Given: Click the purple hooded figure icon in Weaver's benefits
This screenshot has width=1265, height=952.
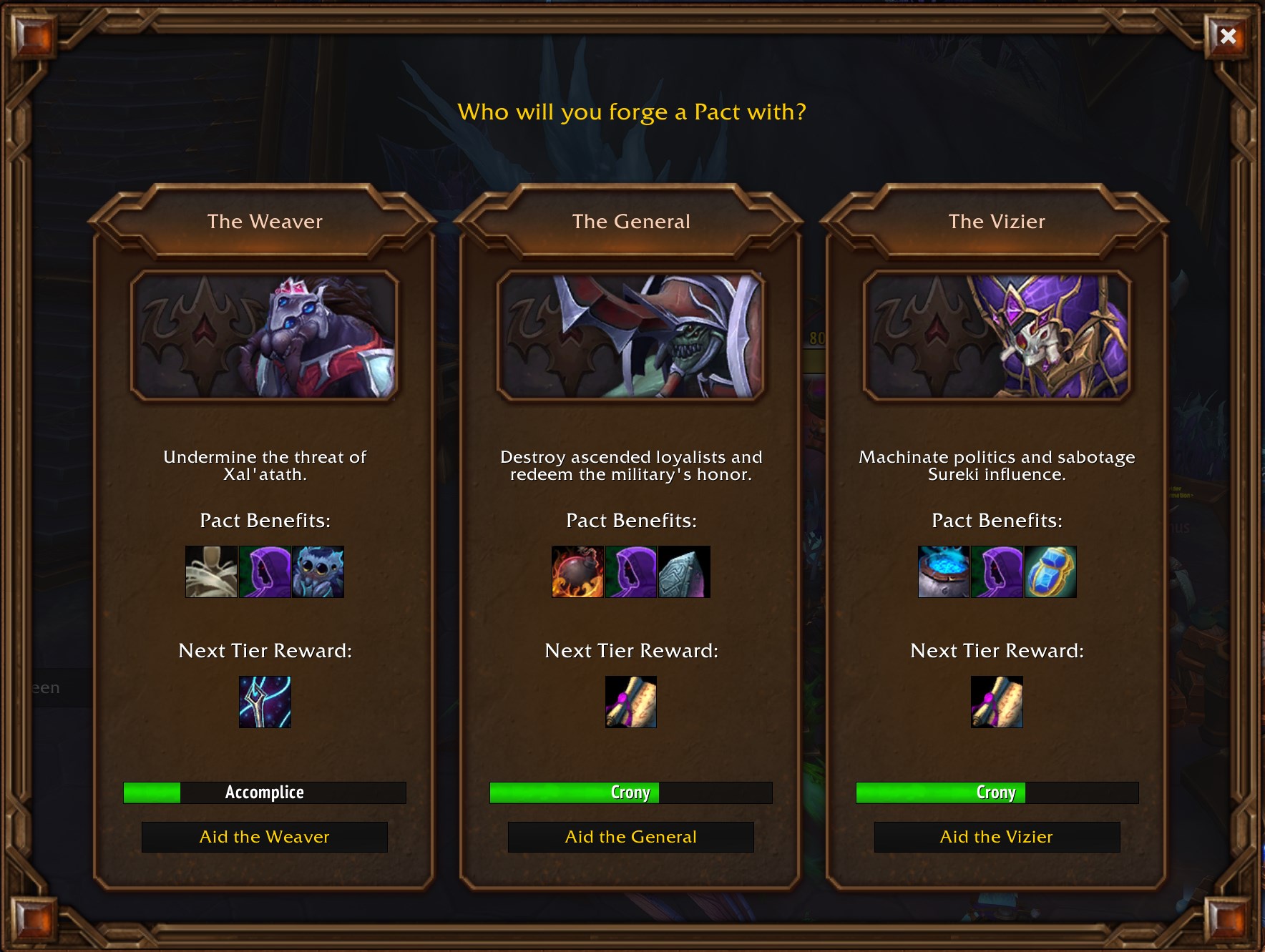Looking at the screenshot, I should pyautogui.click(x=265, y=571).
